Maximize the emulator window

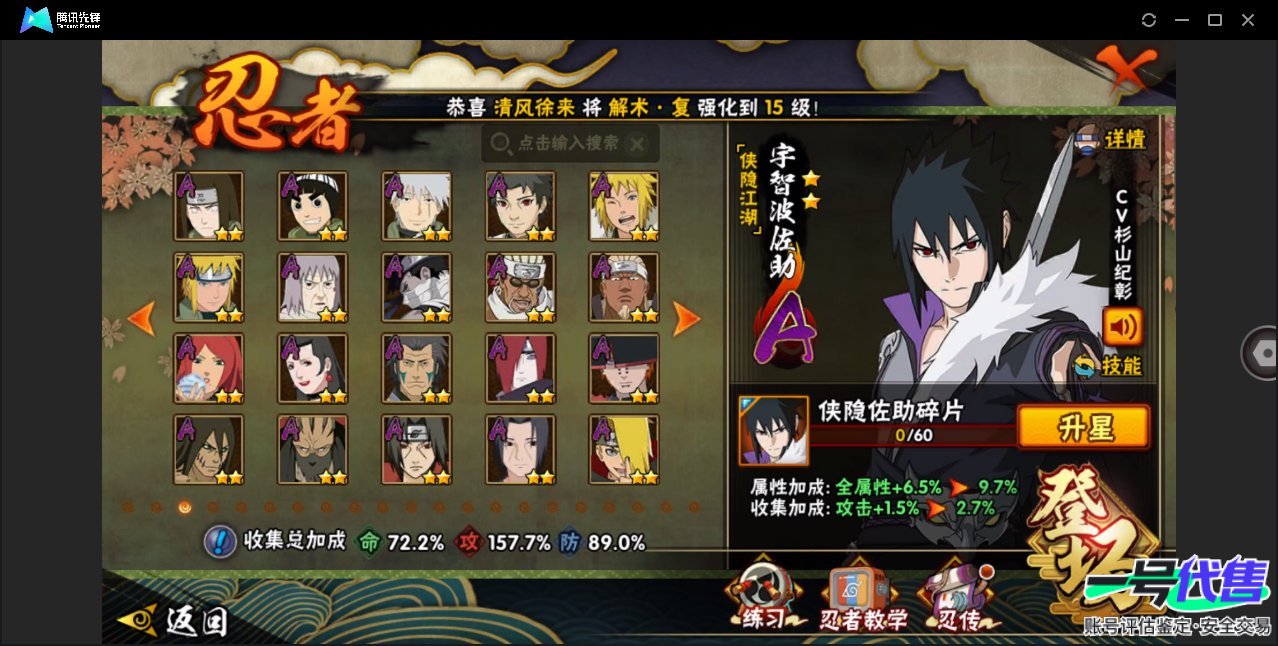(1215, 20)
